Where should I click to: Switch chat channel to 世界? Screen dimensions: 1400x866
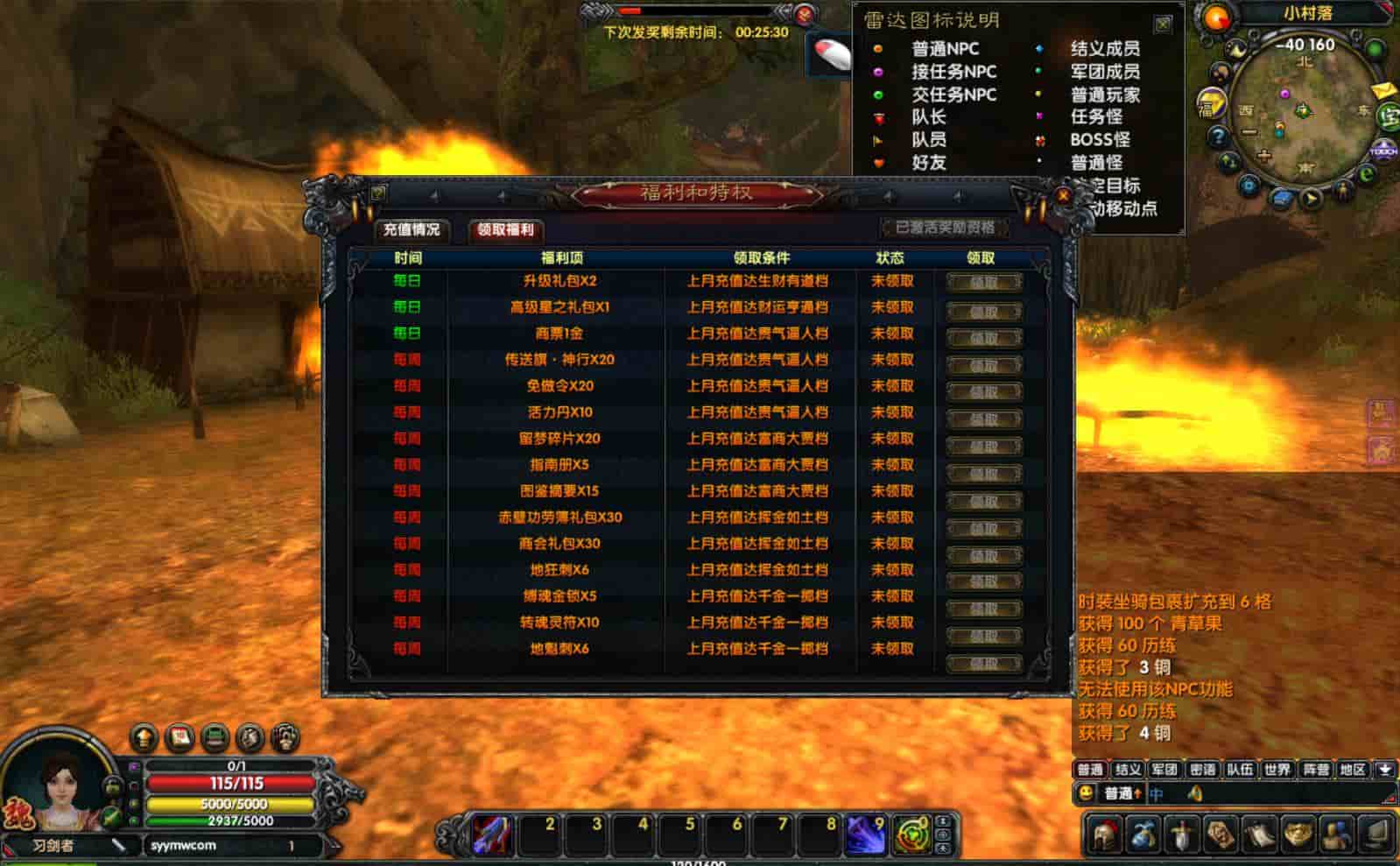(x=1277, y=770)
